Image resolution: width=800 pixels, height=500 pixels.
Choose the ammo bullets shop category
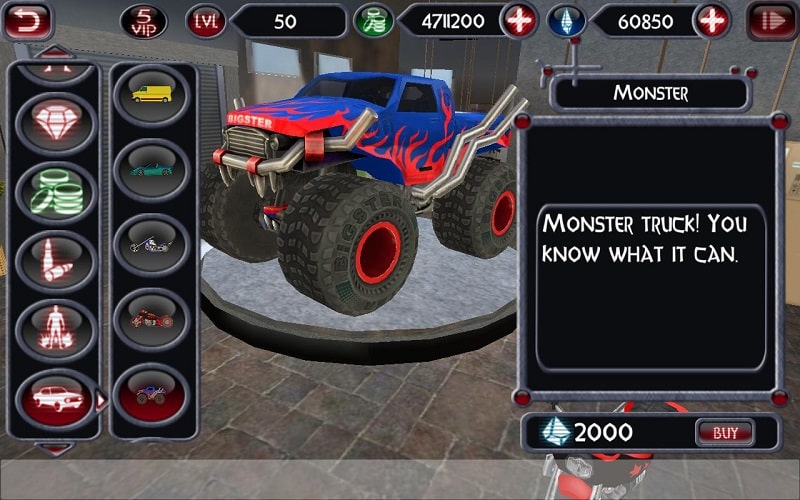coord(57,260)
